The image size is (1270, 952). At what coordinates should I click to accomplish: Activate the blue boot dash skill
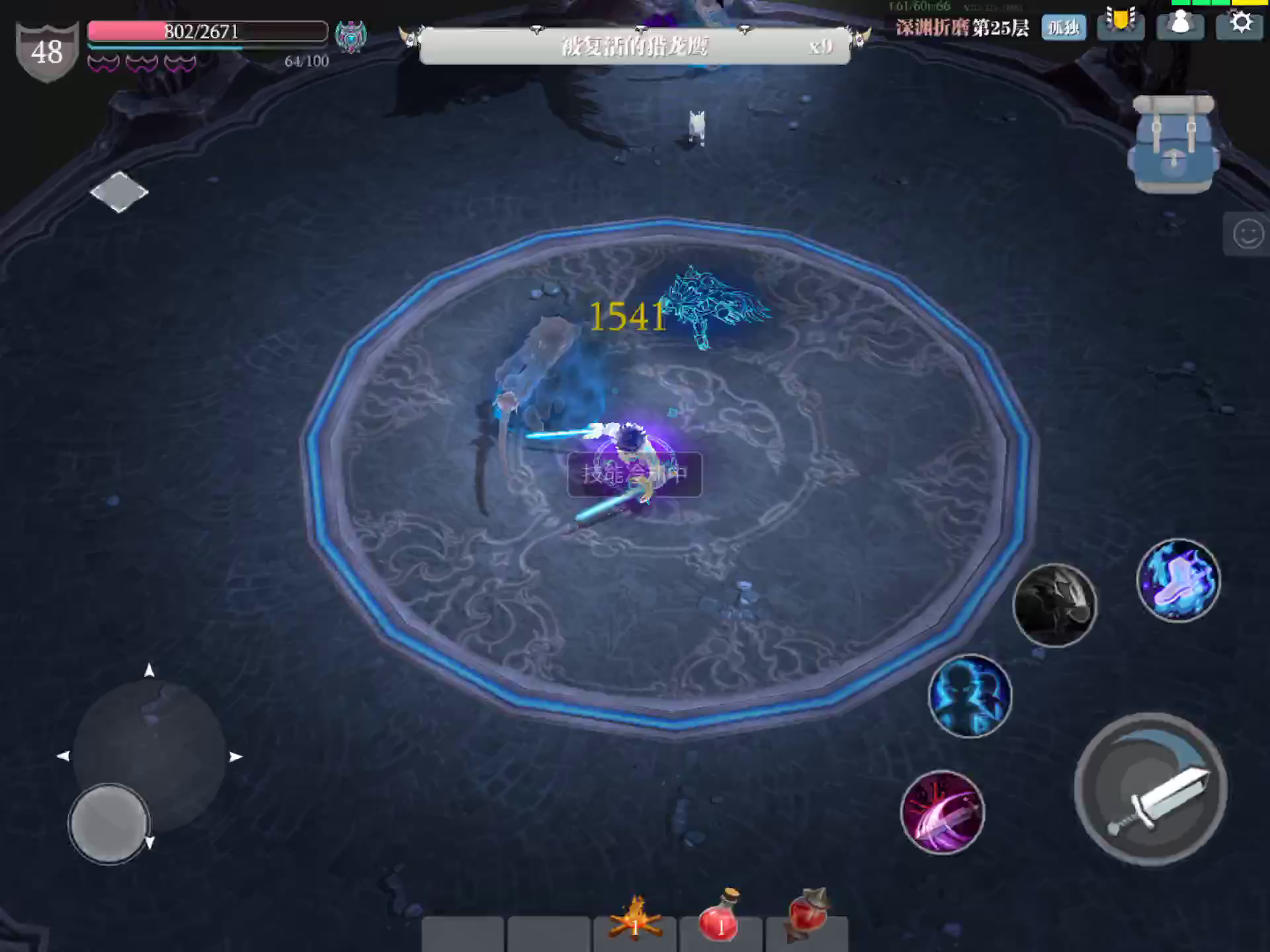tap(1179, 580)
